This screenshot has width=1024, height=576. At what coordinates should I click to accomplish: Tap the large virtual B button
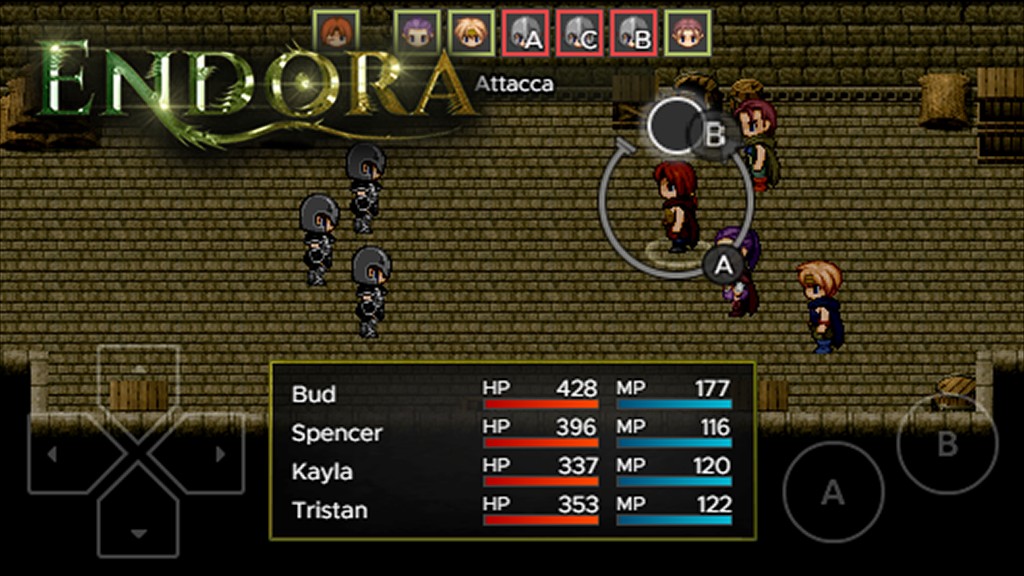[947, 443]
